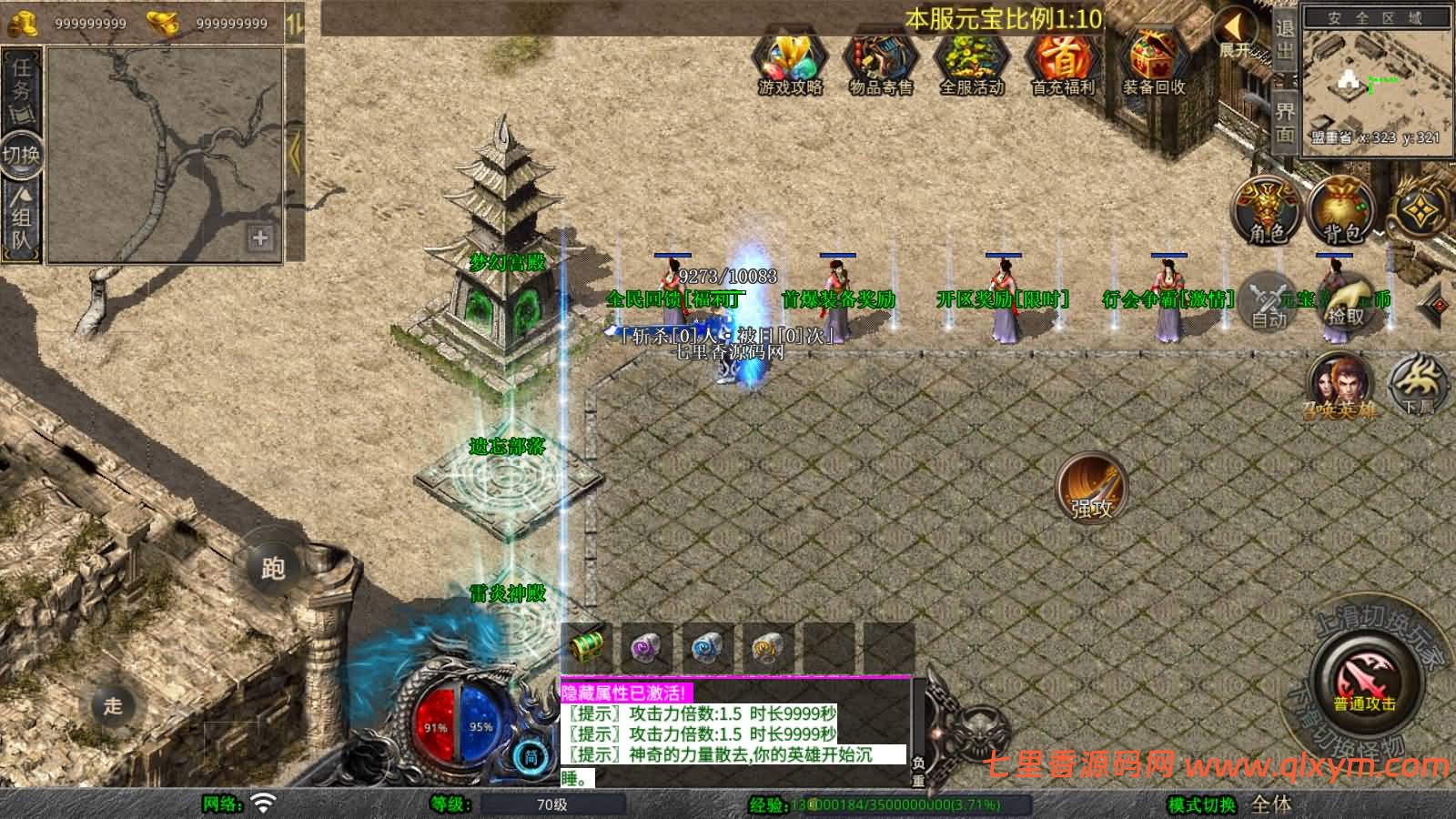Toggle 自动 auto-combat

coord(1269,301)
